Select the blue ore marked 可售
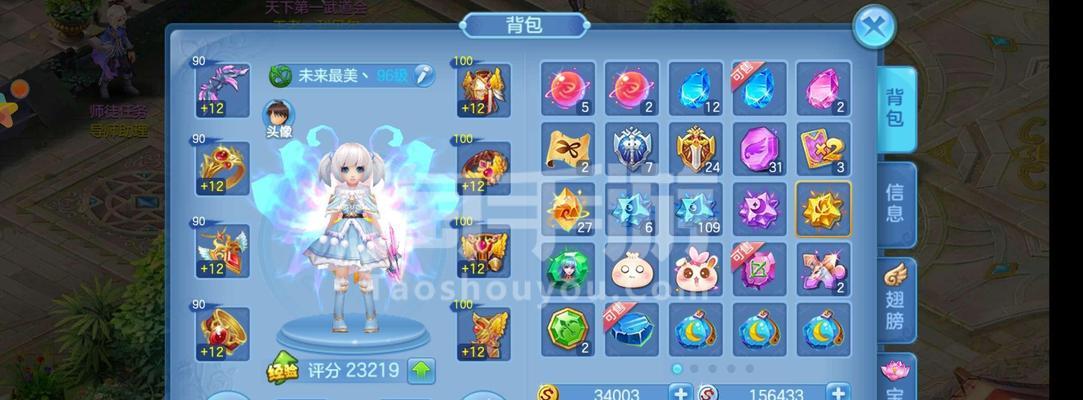1083x400 pixels. (x=631, y=329)
